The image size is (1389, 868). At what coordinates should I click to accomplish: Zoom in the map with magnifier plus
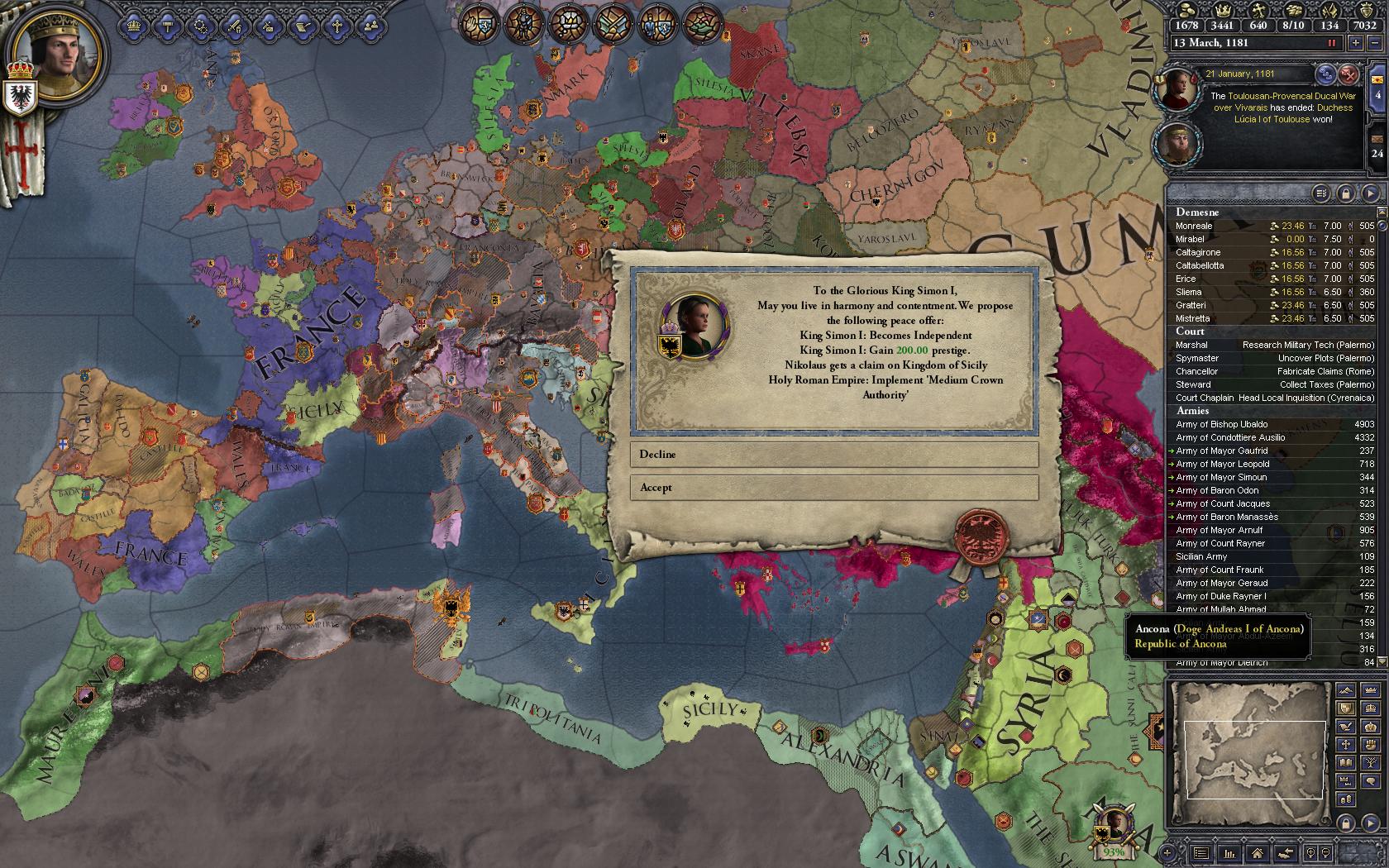[x=1310, y=852]
